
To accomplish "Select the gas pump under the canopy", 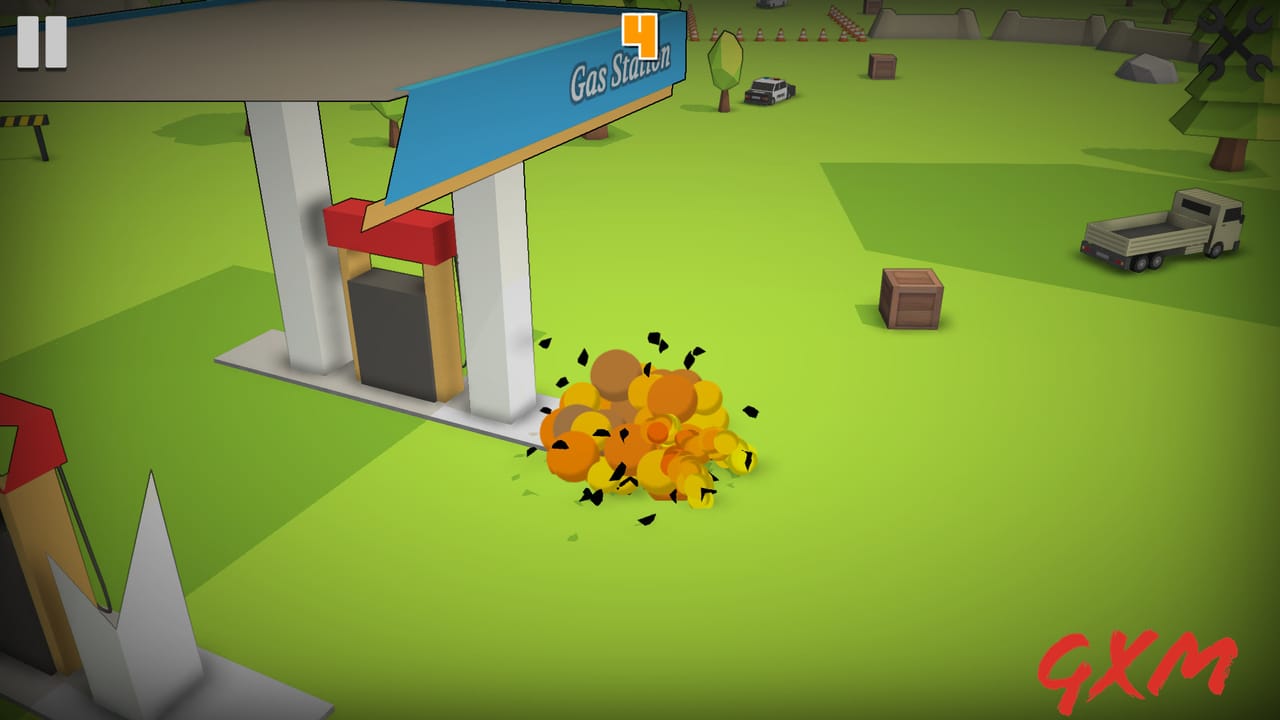I will (x=390, y=330).
